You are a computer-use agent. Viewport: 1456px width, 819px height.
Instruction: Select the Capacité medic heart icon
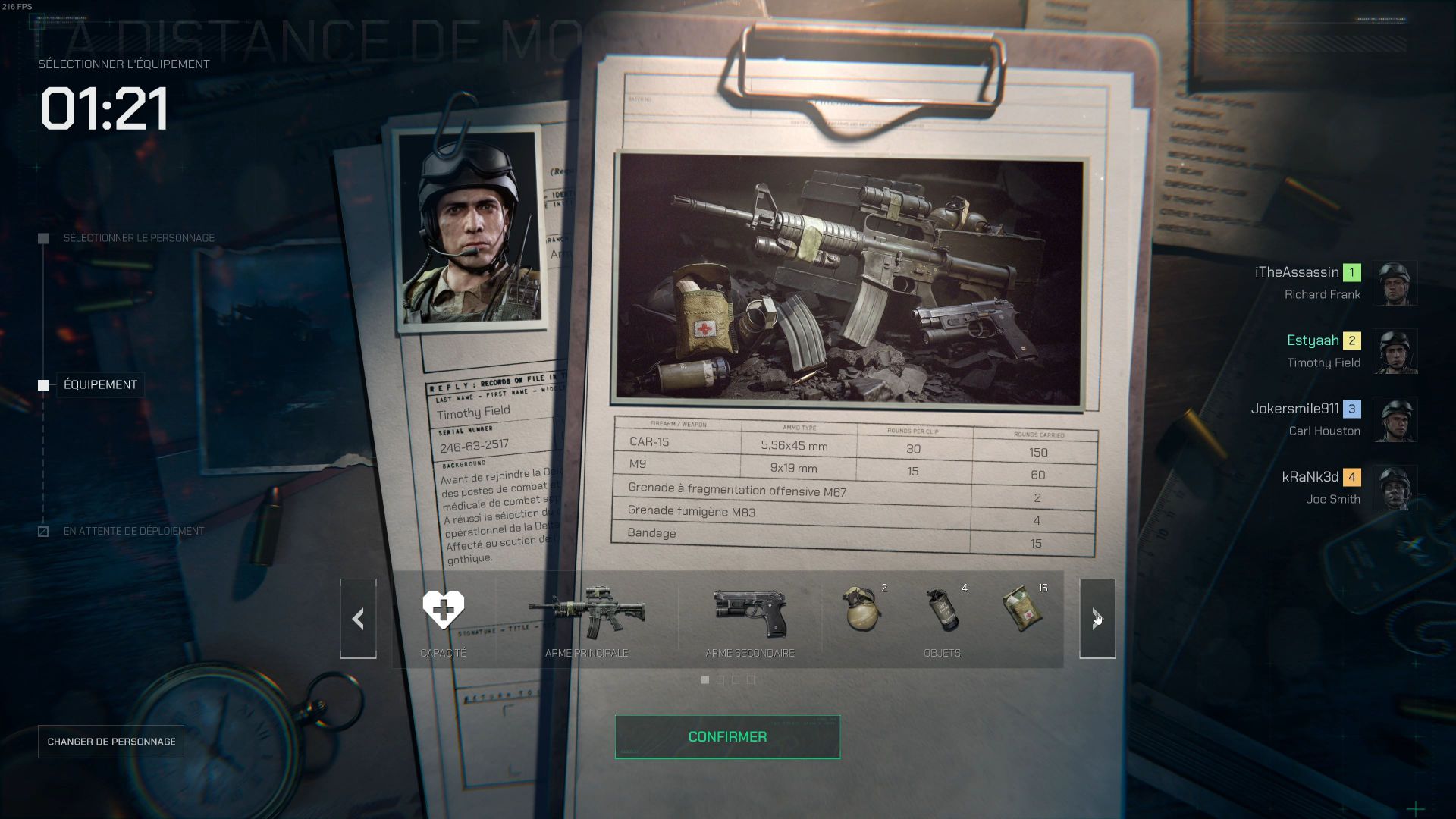(x=444, y=611)
